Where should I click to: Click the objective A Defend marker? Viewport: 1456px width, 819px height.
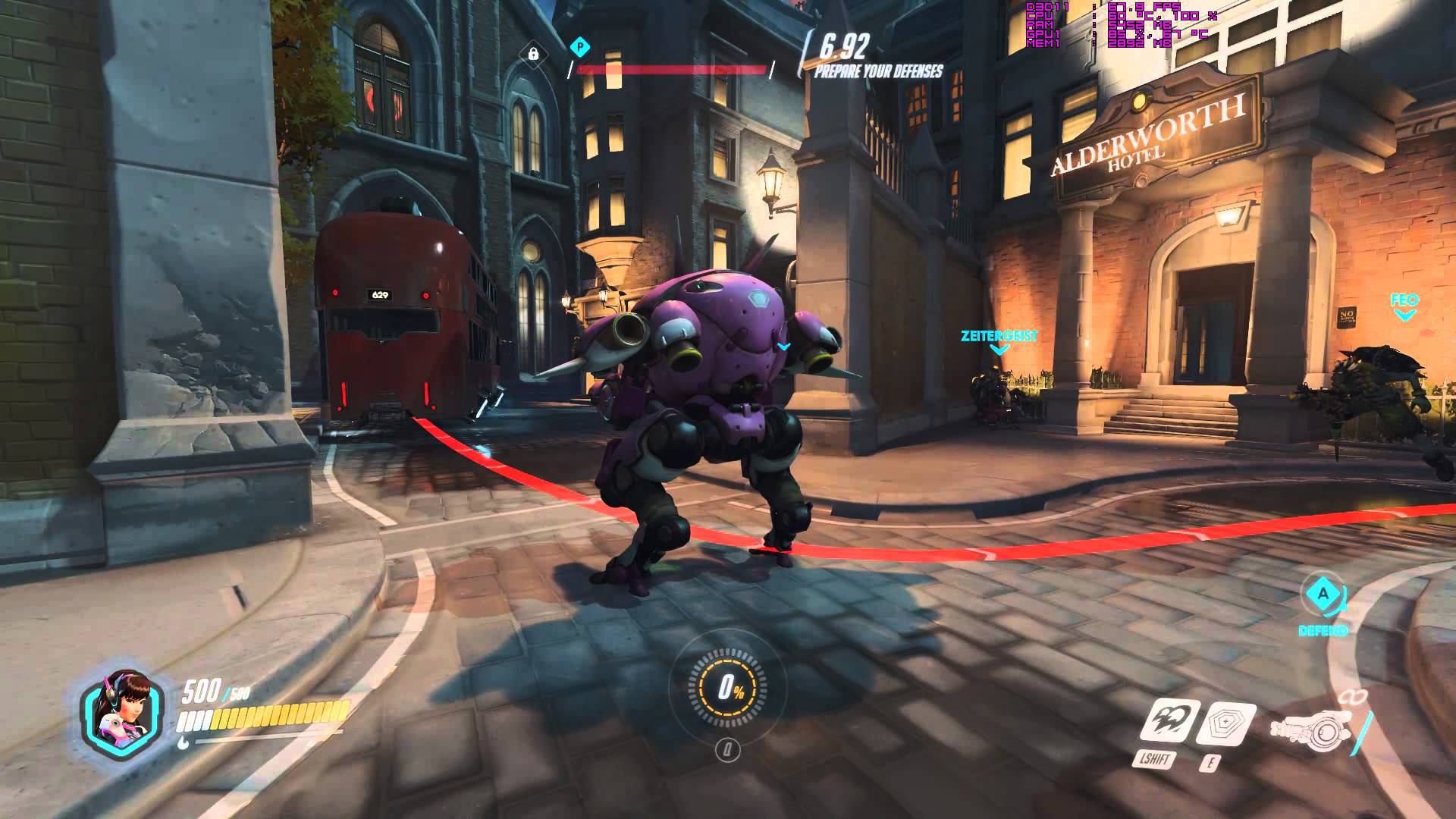coord(1323,595)
